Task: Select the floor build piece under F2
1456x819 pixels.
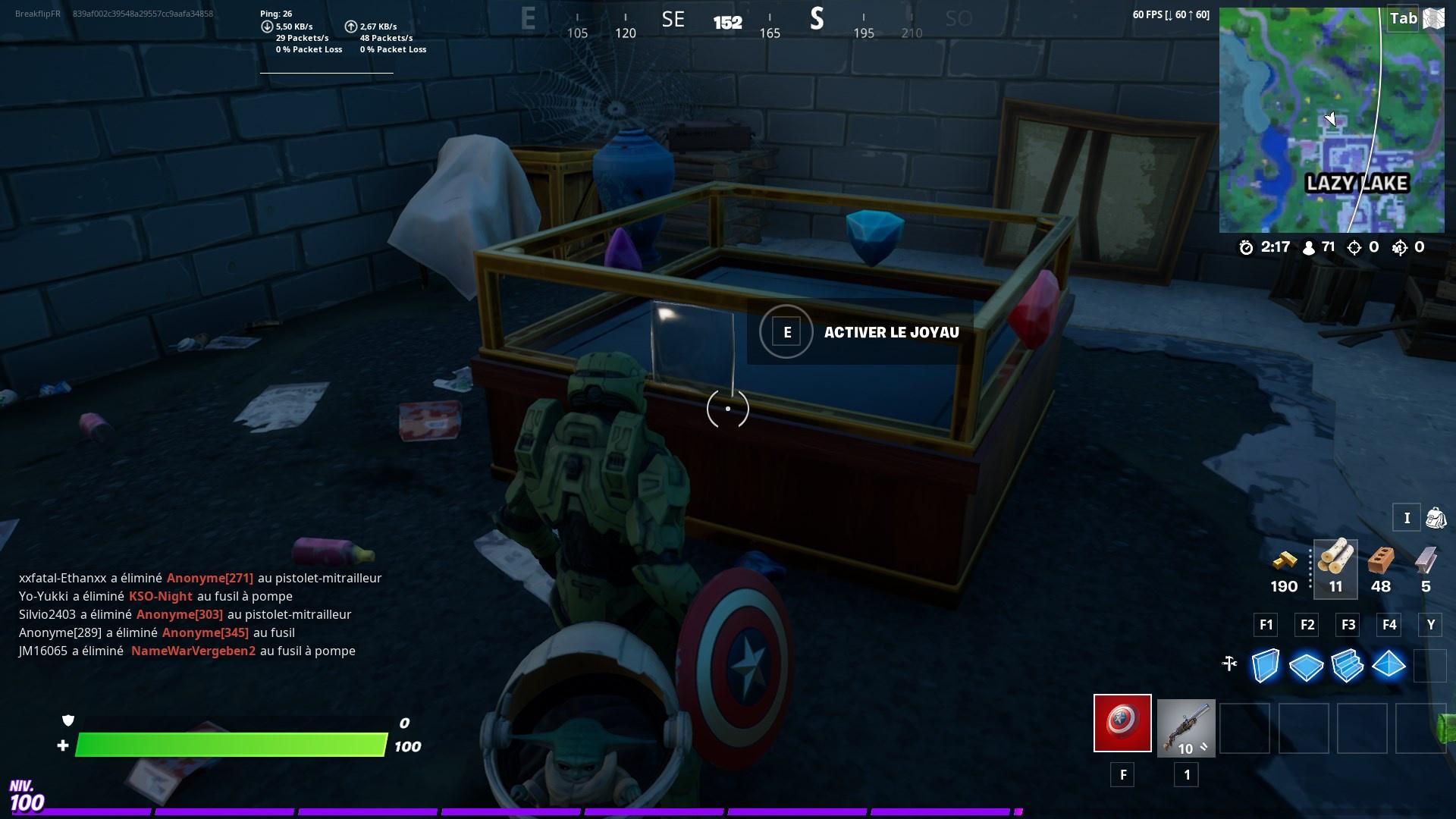Action: (1307, 666)
